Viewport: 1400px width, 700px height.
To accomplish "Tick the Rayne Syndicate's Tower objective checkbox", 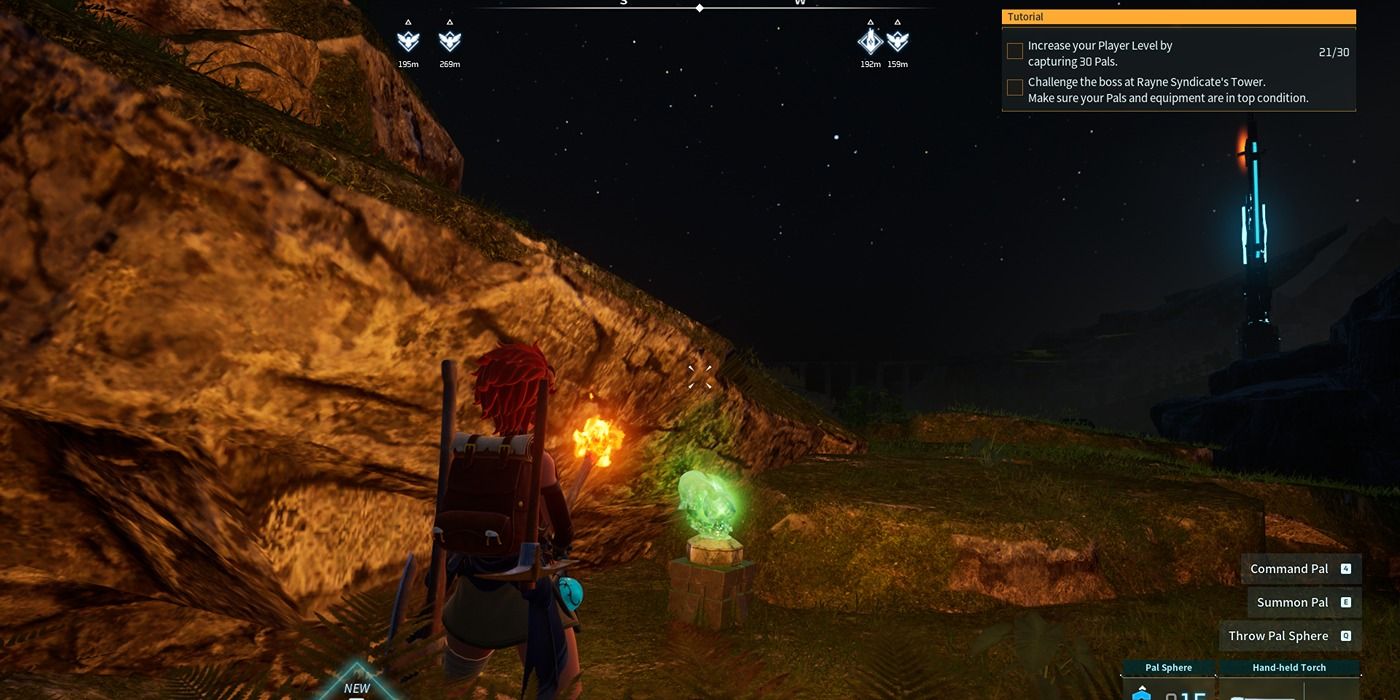I will point(1015,88).
